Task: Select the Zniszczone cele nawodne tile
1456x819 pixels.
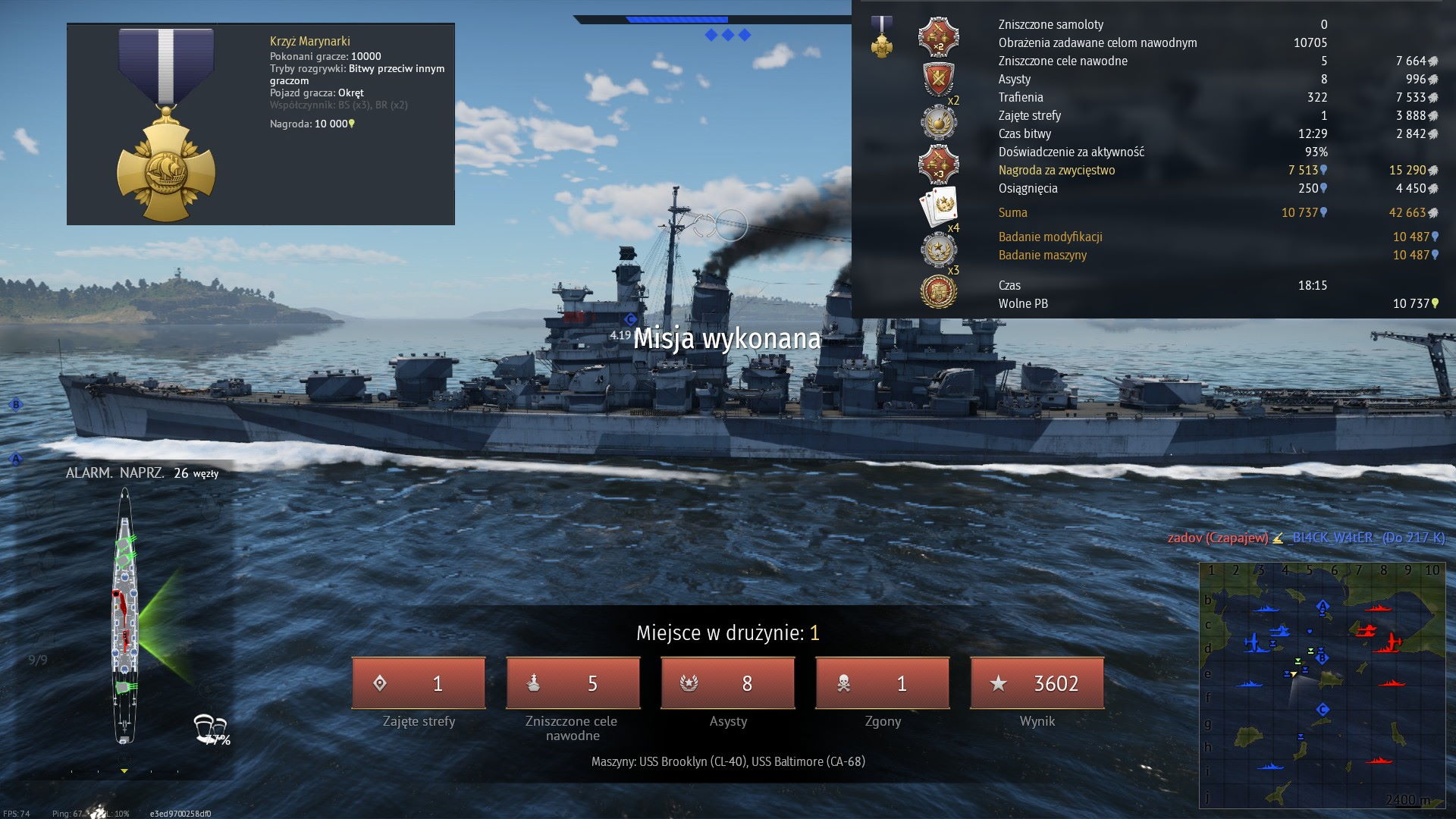Action: [573, 683]
